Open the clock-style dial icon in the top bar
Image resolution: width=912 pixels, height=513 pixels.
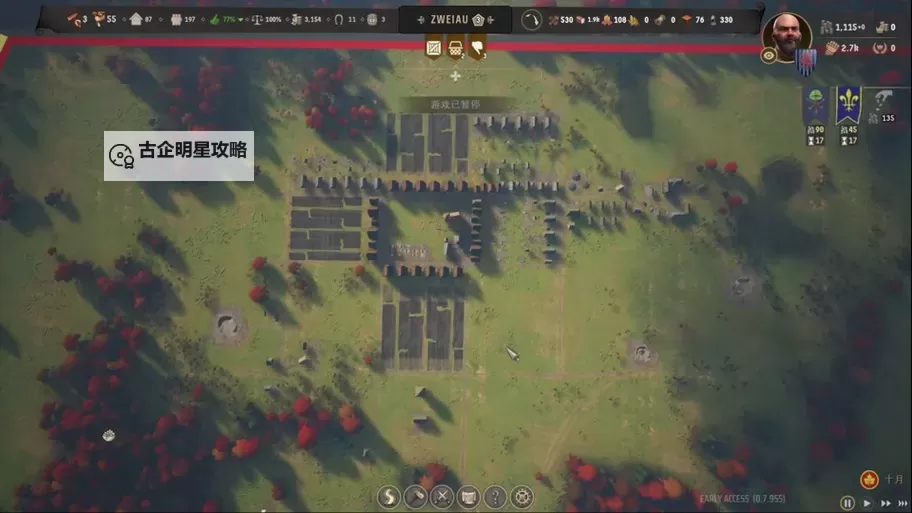[x=532, y=20]
